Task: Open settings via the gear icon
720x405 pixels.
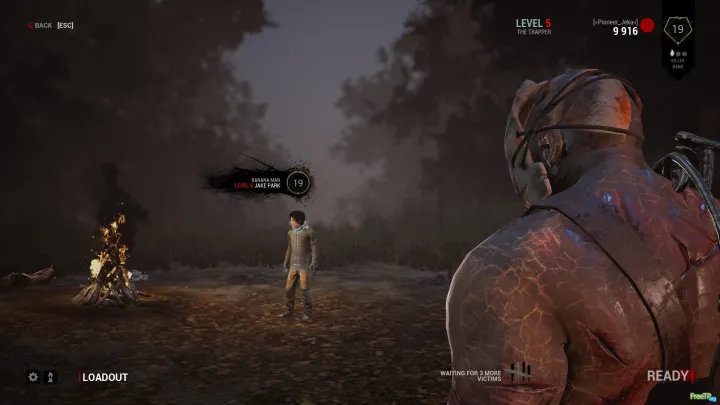Action: click(x=33, y=378)
